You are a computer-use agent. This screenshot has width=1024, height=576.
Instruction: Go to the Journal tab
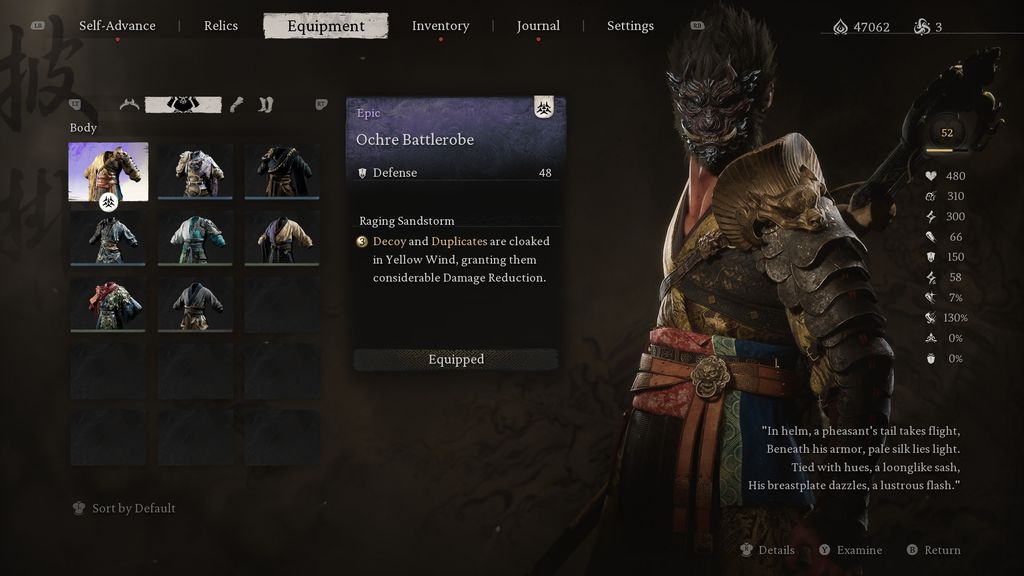pos(538,26)
